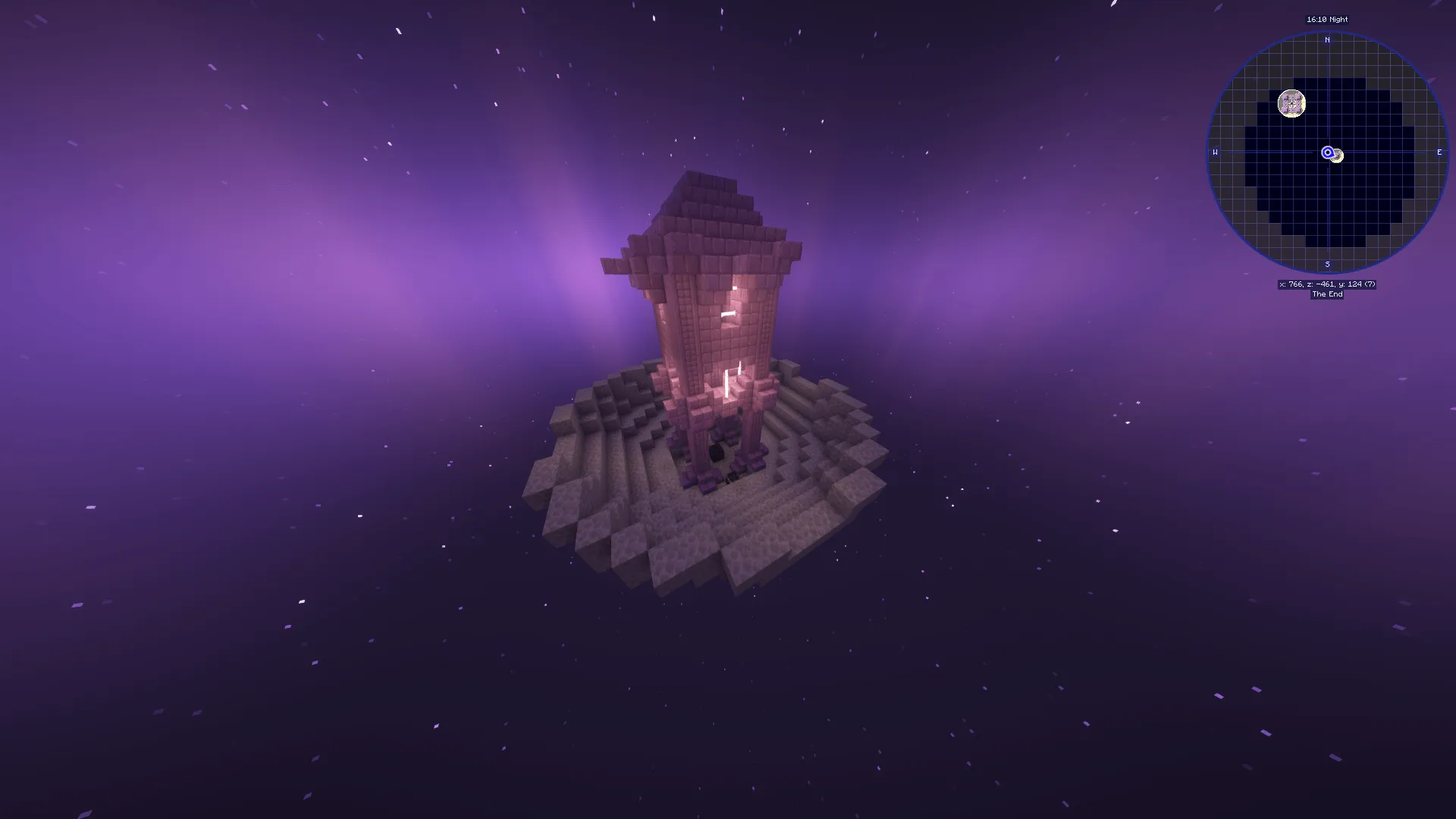
Task: Click the S compass marker on minimap
Action: point(1327,264)
